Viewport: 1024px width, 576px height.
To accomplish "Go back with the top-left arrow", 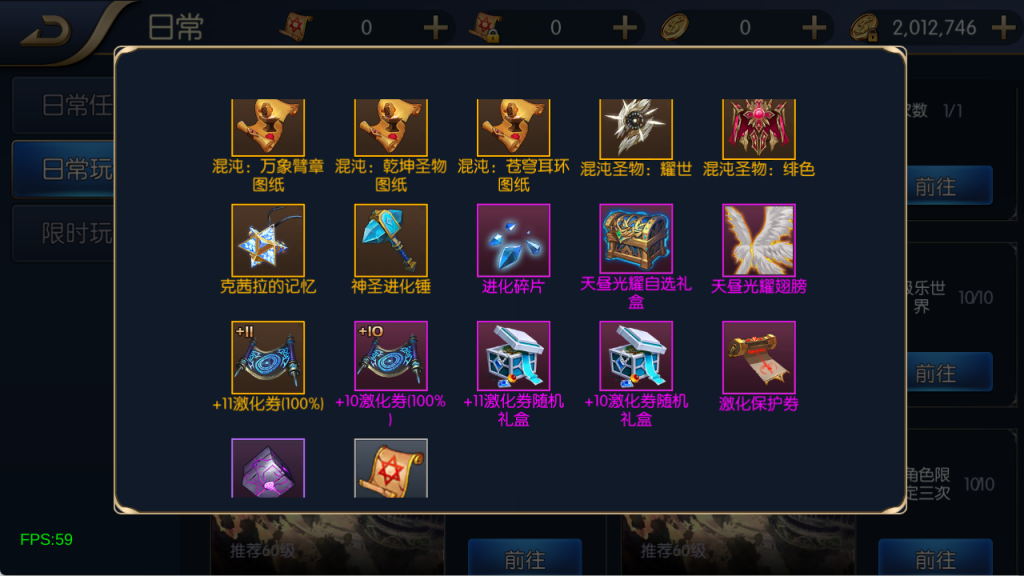I will [45, 30].
